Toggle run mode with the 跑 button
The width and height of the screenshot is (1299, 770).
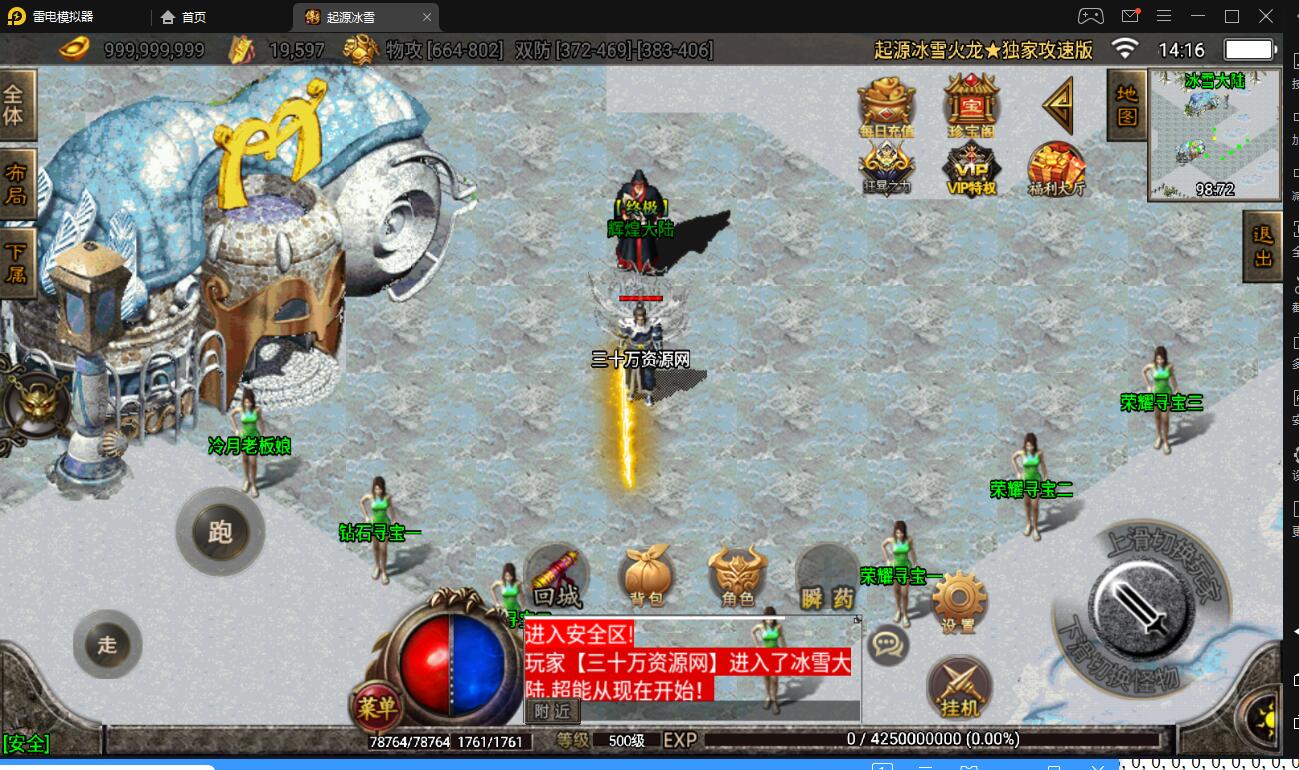tap(220, 532)
